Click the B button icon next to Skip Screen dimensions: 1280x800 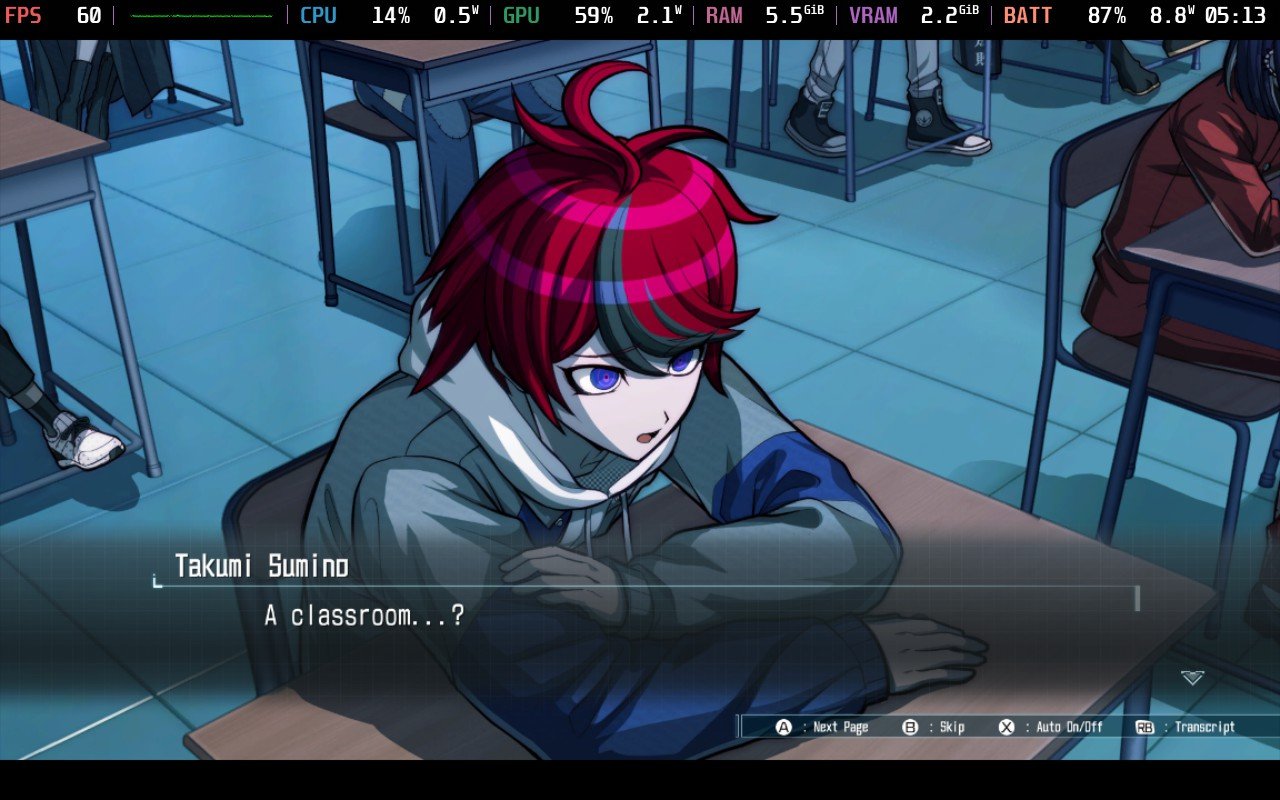[x=910, y=727]
